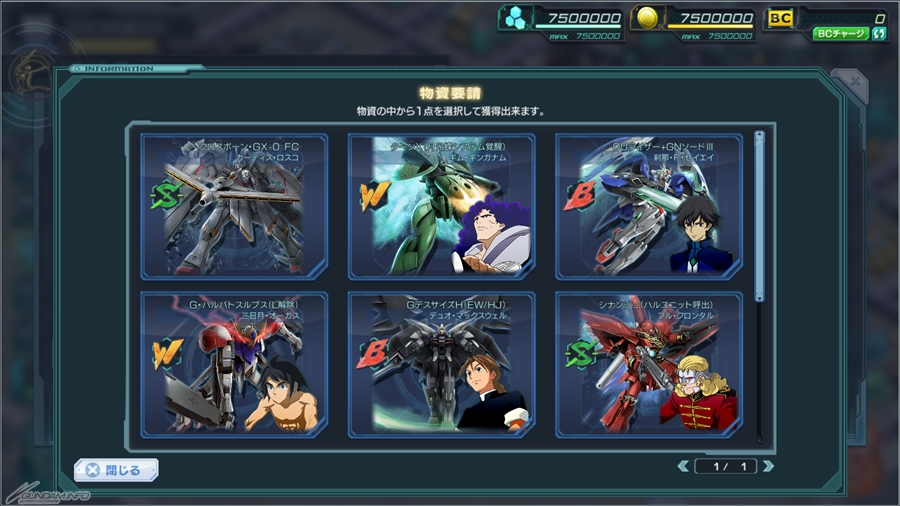
Task: Click the green BC refresh icon
Action: pyautogui.click(x=879, y=33)
